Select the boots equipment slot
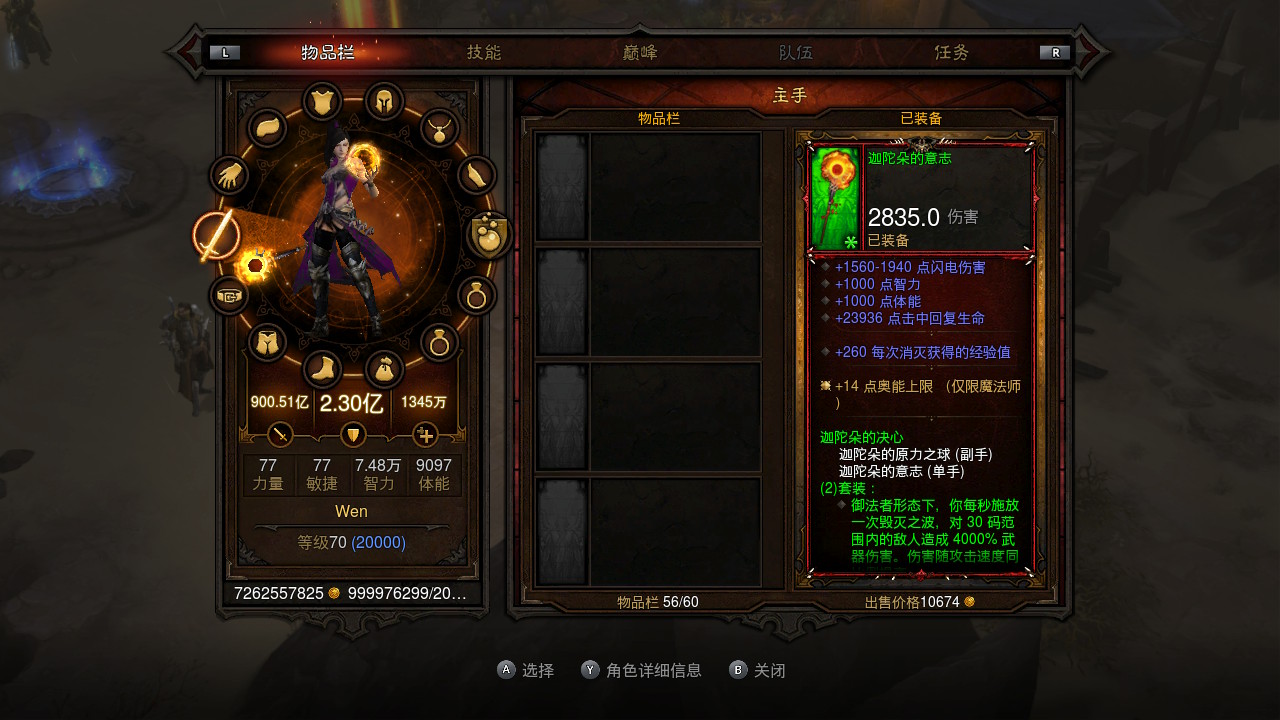Viewport: 1280px width, 720px height. 322,370
